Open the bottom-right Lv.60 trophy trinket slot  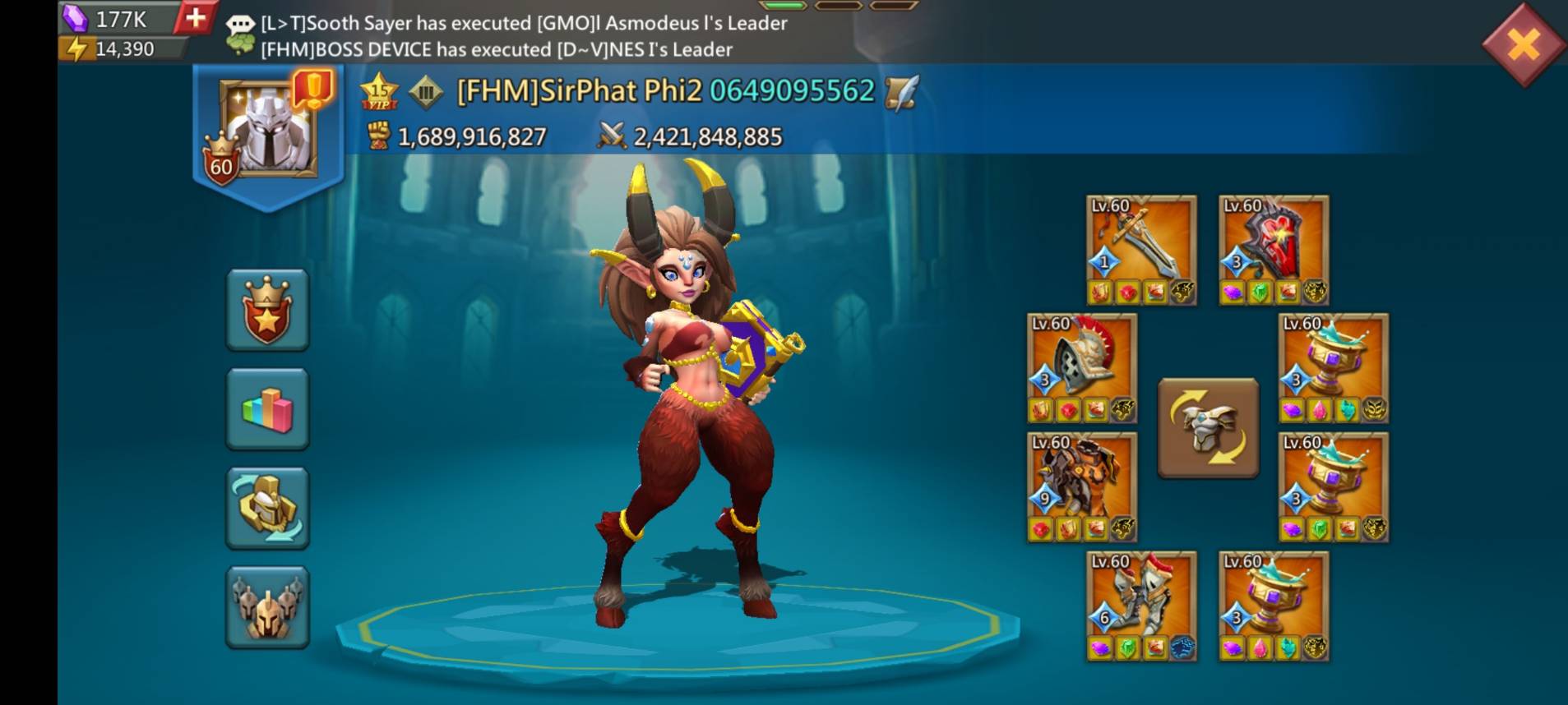(1273, 604)
